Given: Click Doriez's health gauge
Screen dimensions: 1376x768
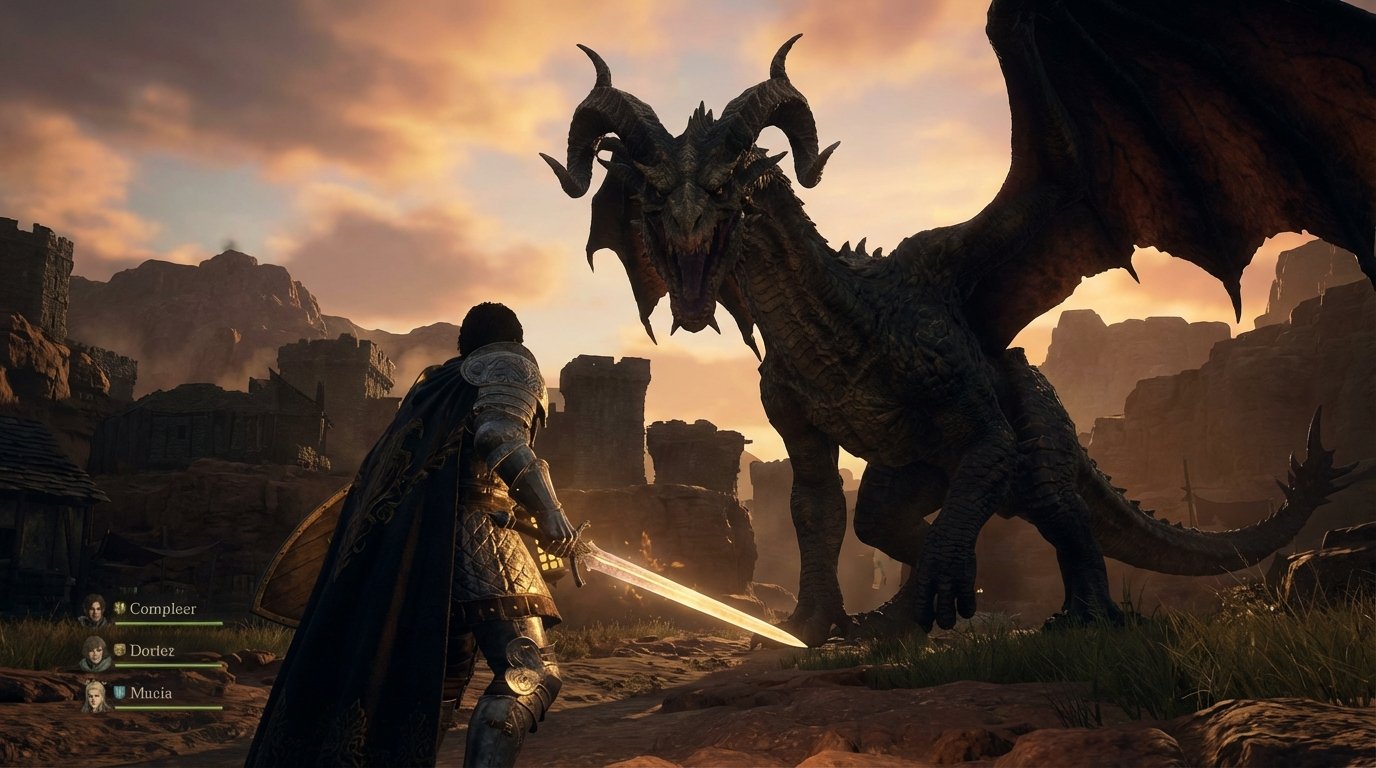Looking at the screenshot, I should point(167,665).
